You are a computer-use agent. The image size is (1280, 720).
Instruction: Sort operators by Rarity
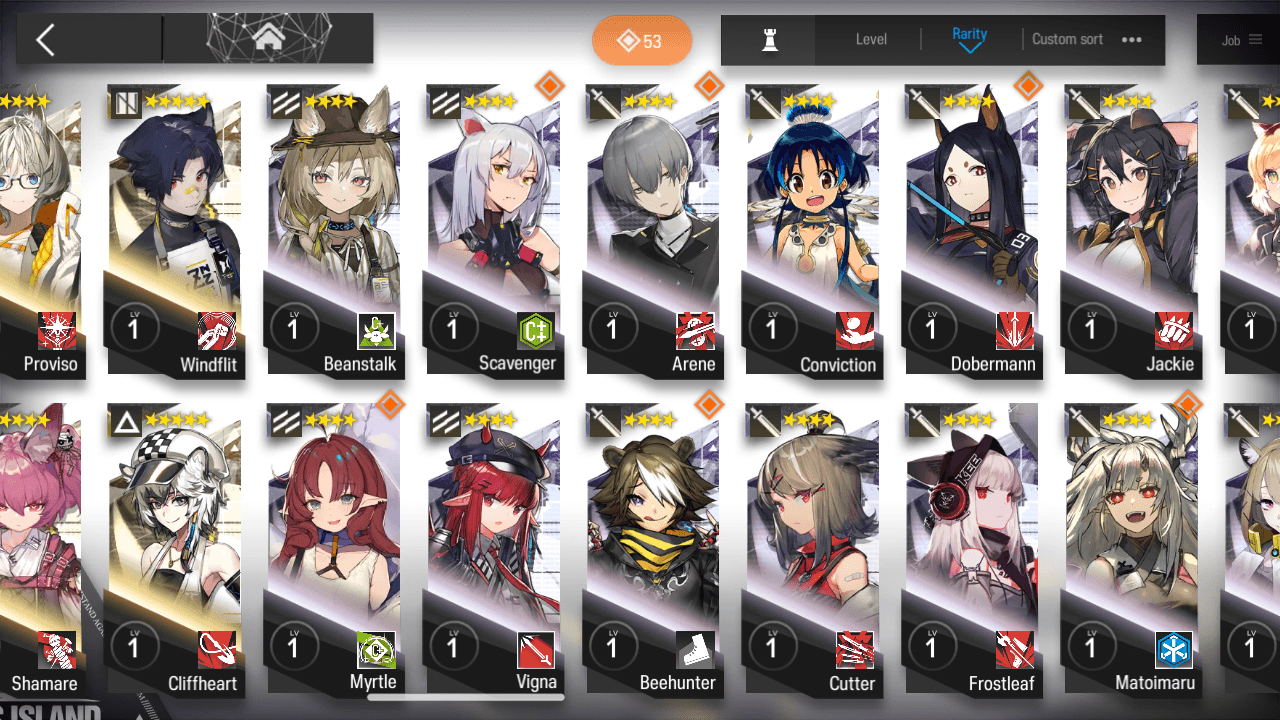point(969,39)
